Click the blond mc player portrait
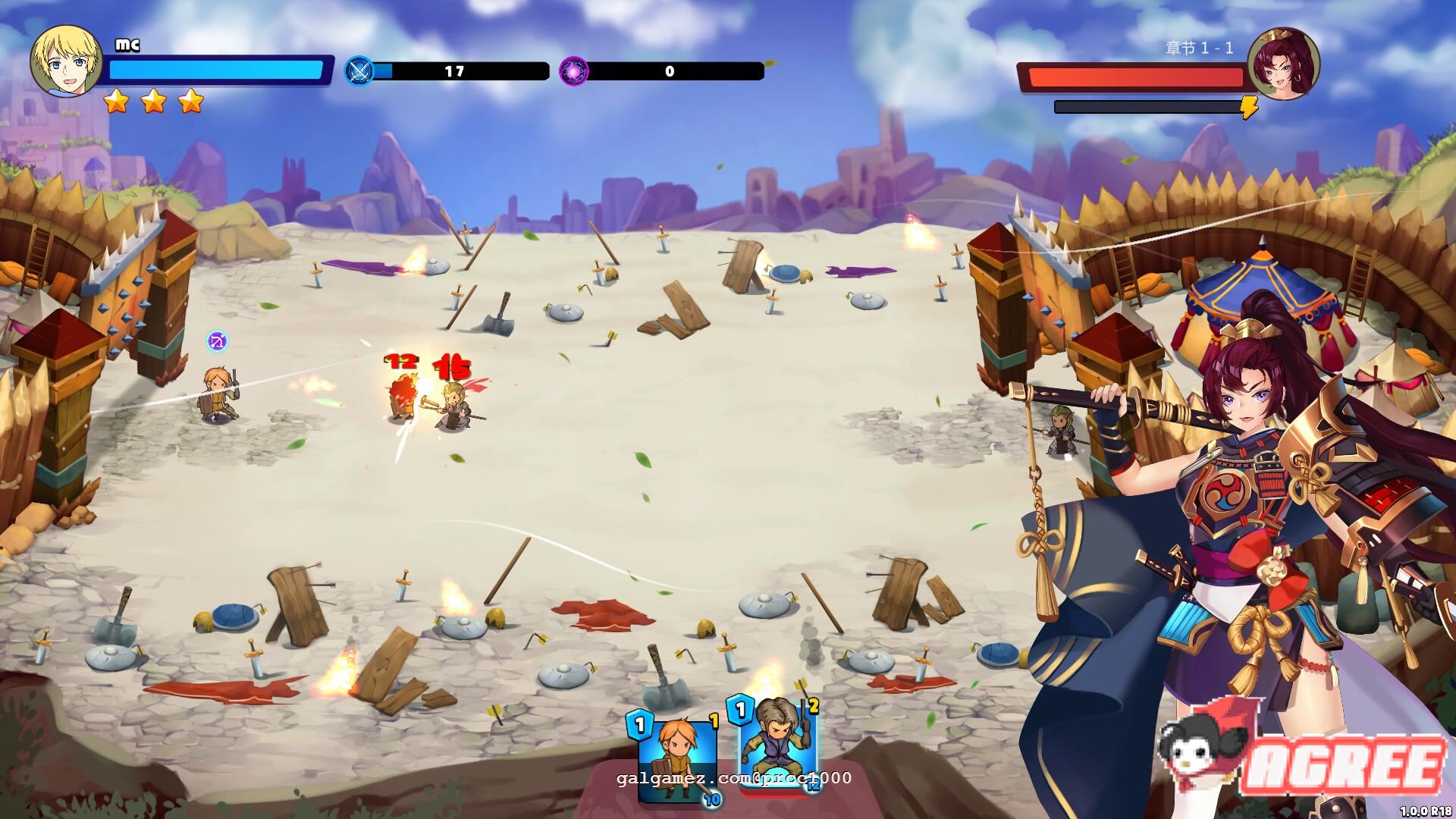 click(66, 61)
